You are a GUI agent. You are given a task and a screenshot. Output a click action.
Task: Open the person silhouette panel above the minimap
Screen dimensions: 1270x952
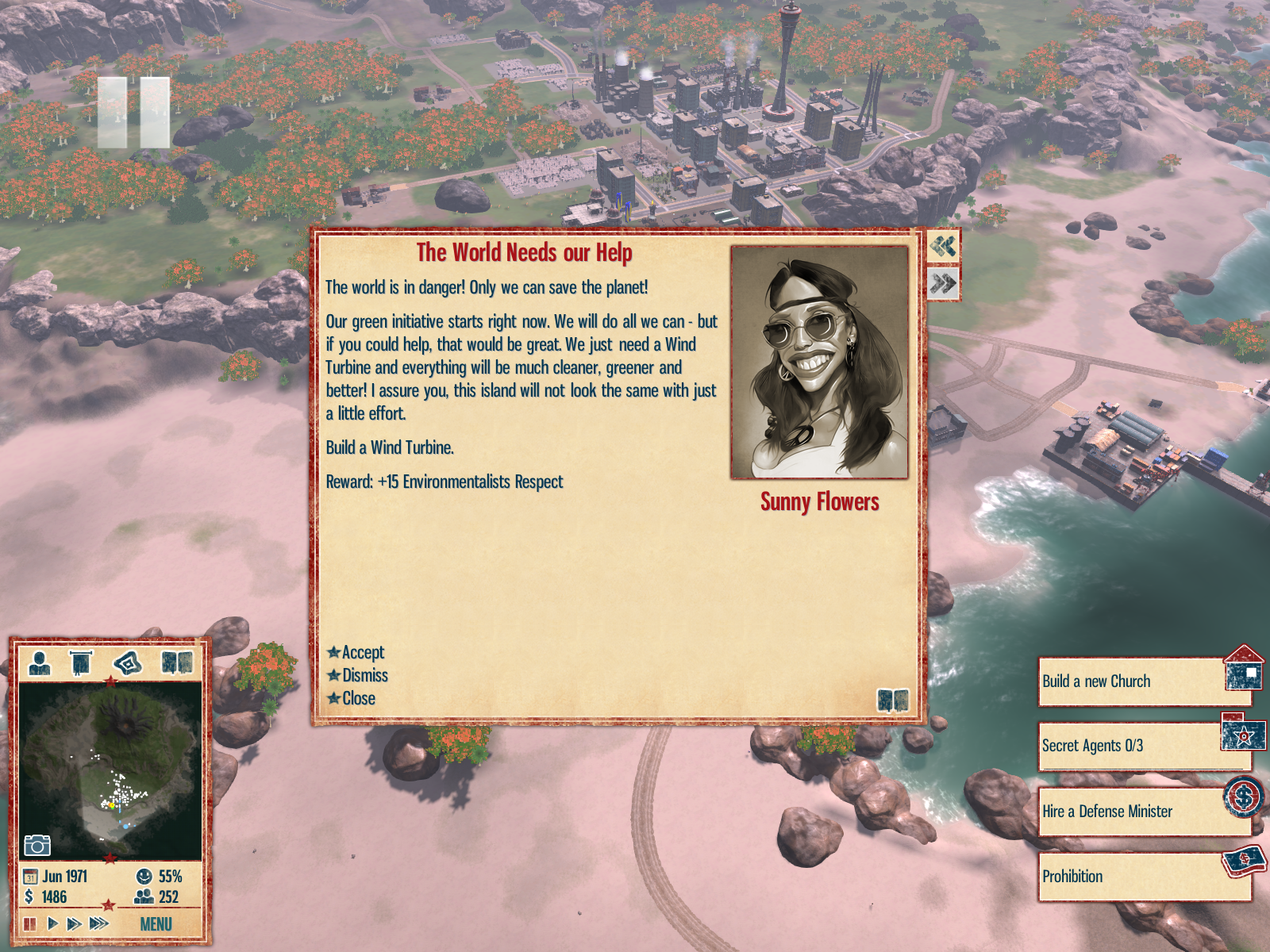point(39,662)
